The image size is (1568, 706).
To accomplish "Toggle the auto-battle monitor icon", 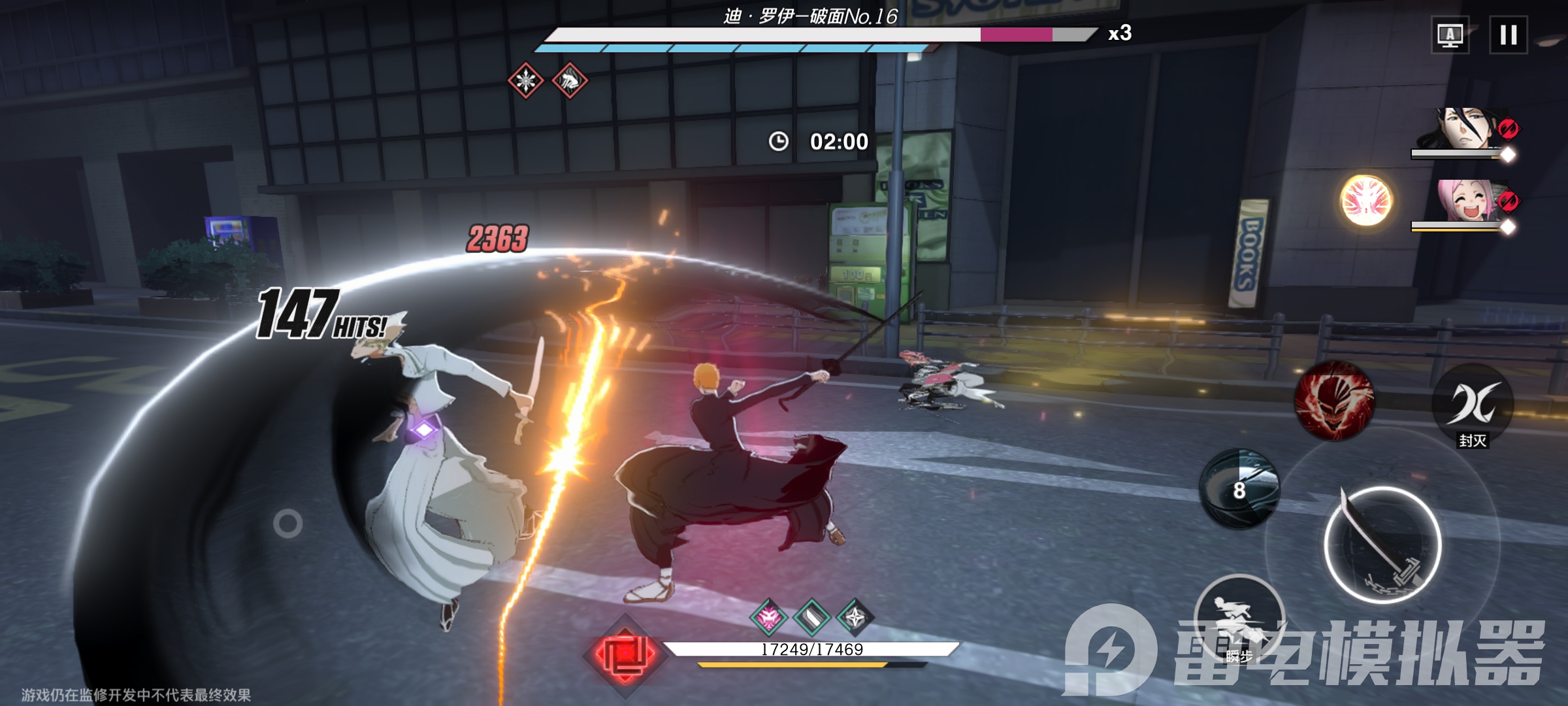I will (x=1450, y=35).
